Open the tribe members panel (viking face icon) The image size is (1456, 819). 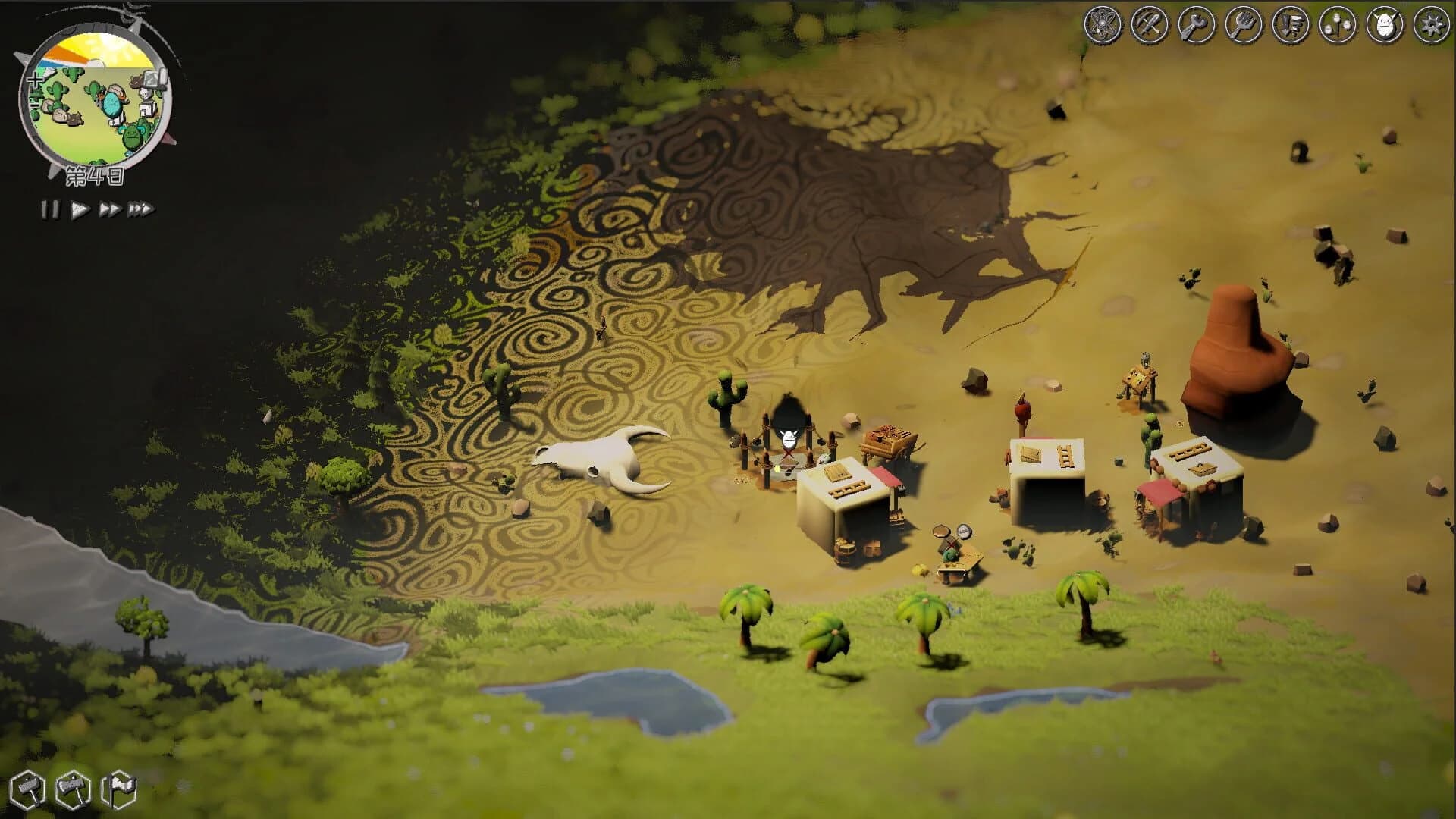[x=1383, y=23]
